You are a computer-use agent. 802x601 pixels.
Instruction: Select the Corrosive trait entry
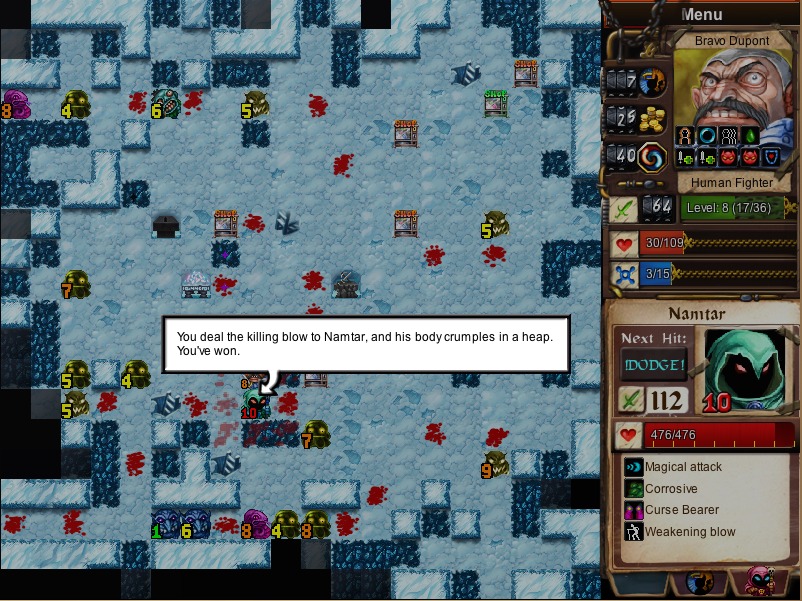(670, 489)
